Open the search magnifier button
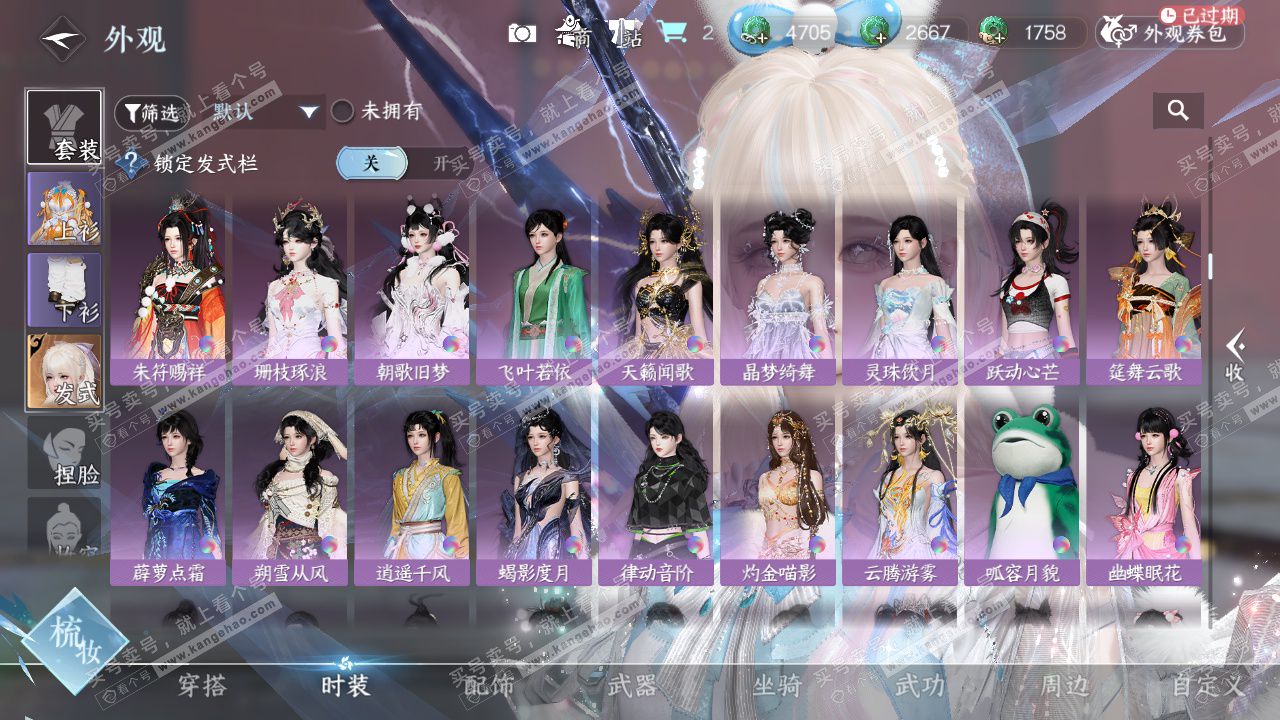 tap(1178, 111)
